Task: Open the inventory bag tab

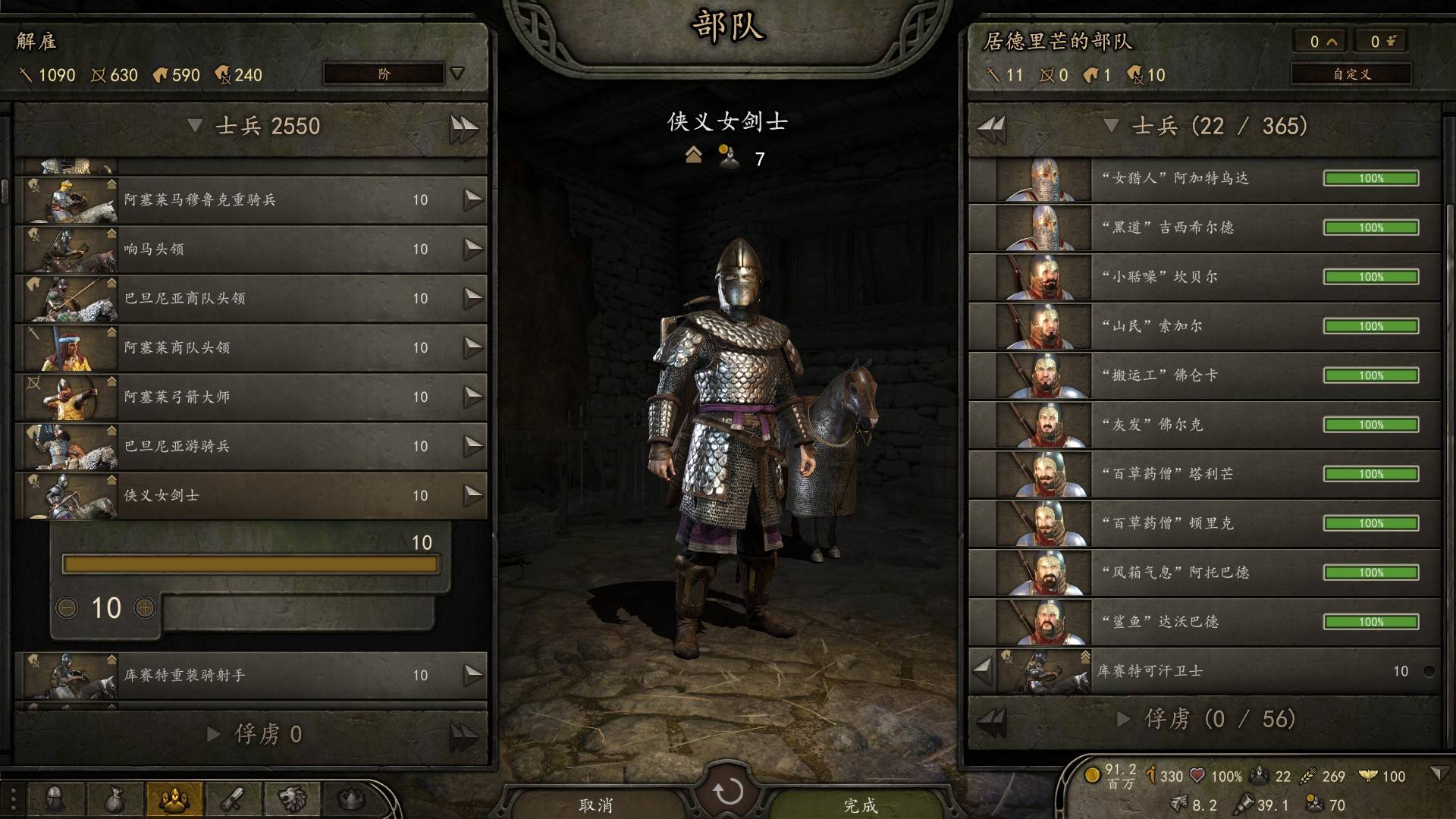Action: 115,799
